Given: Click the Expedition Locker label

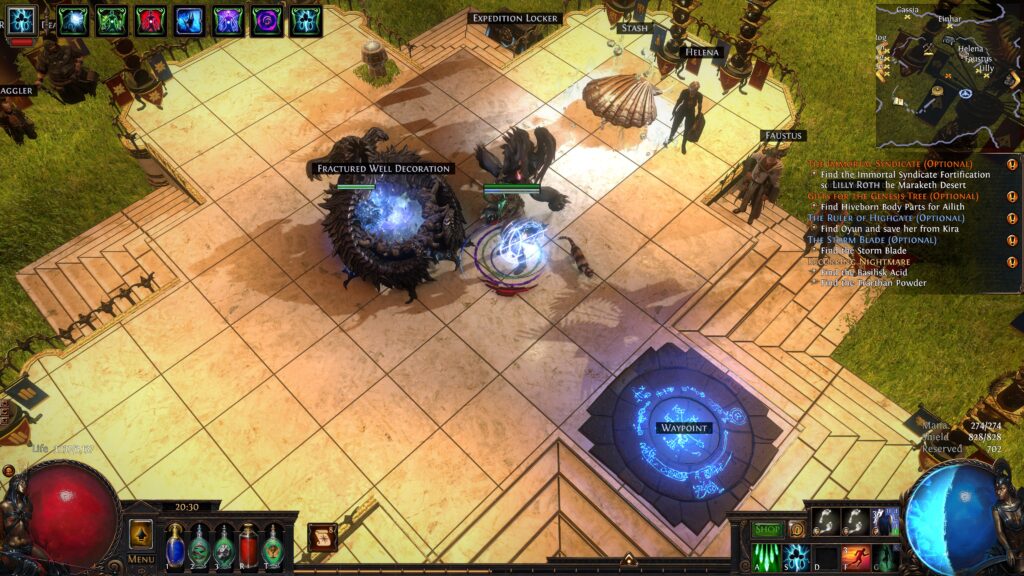Looking at the screenshot, I should (515, 18).
